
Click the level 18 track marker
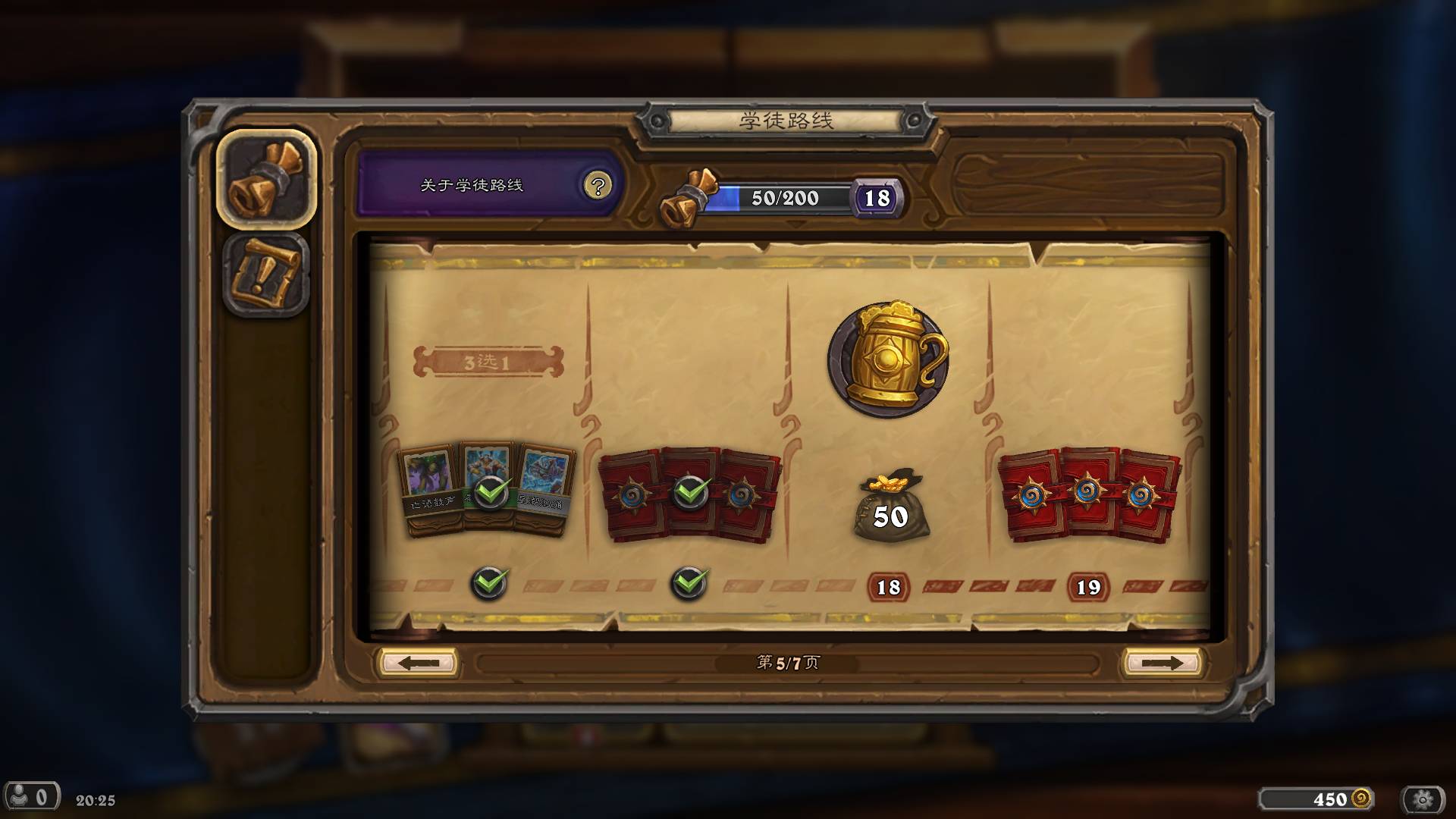(888, 587)
